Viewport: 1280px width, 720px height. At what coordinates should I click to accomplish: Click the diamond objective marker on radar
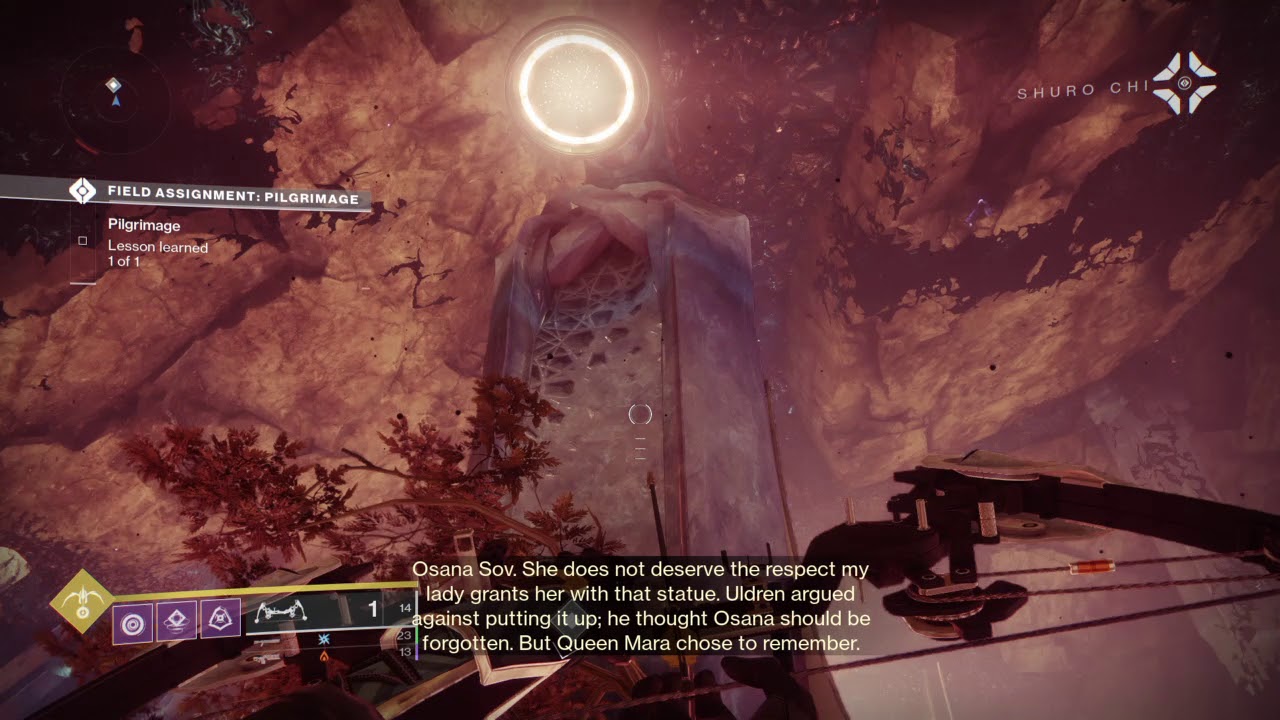[x=114, y=85]
